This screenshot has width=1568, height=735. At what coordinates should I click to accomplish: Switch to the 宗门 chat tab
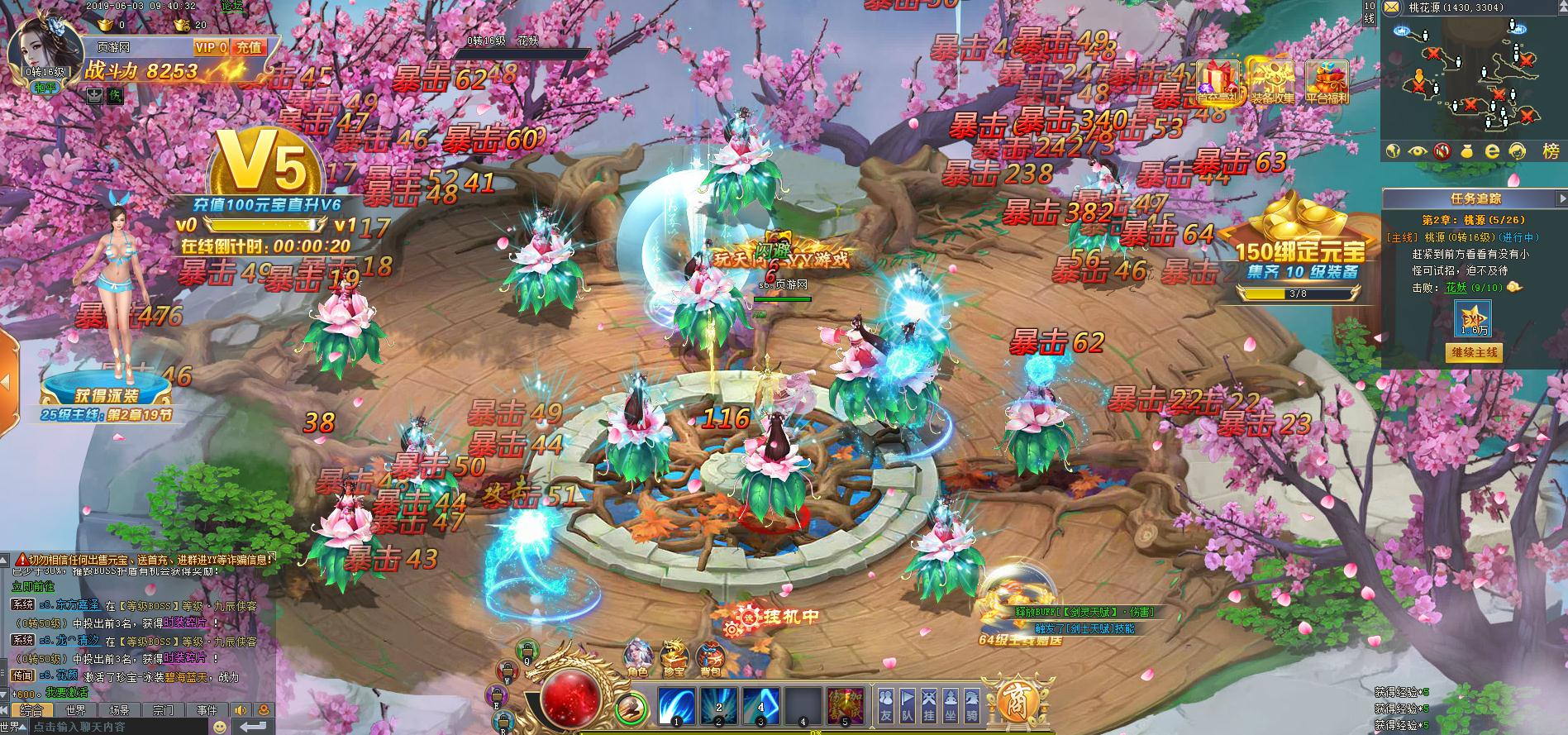(x=163, y=710)
